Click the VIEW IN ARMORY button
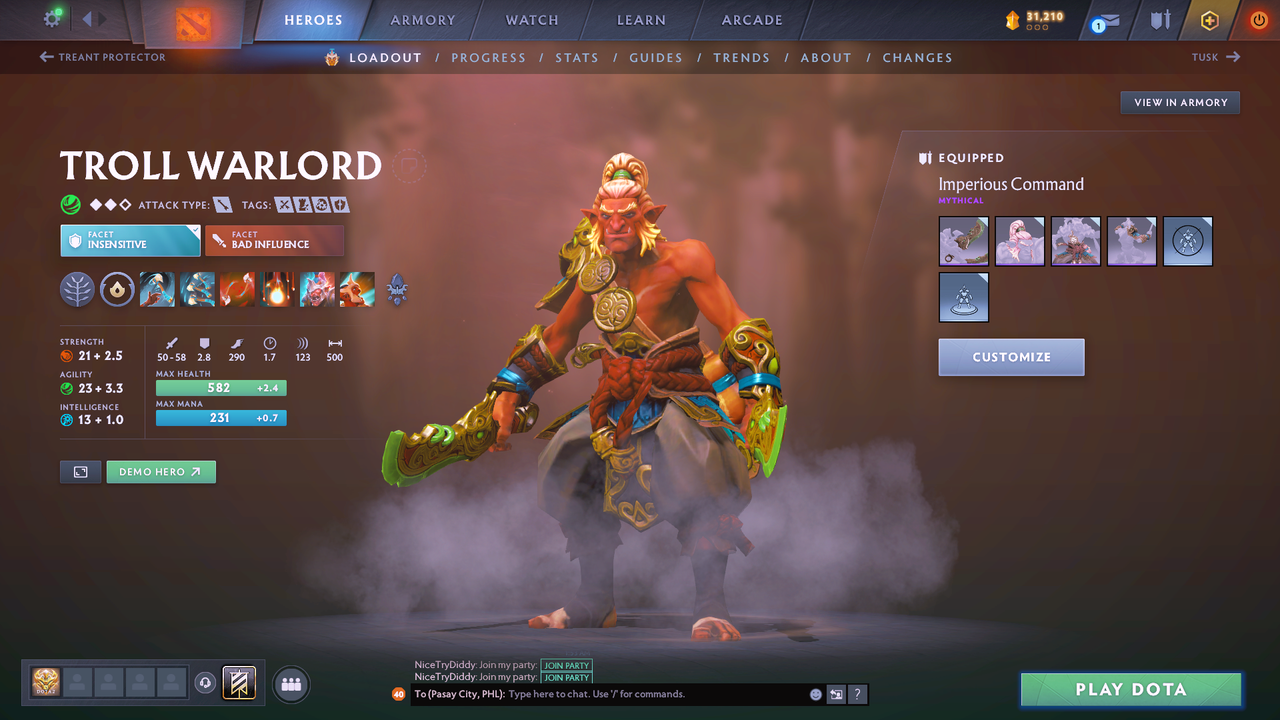Viewport: 1280px width, 720px height. 1179,102
